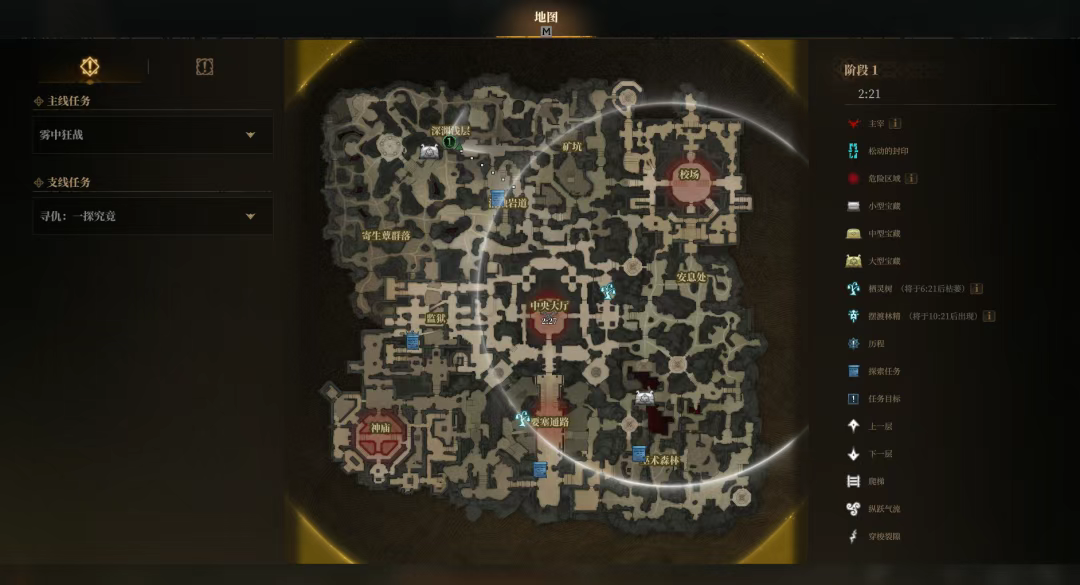Image resolution: width=1080 pixels, height=585 pixels.
Task: Click the green numbered player marker
Action: [x=450, y=143]
